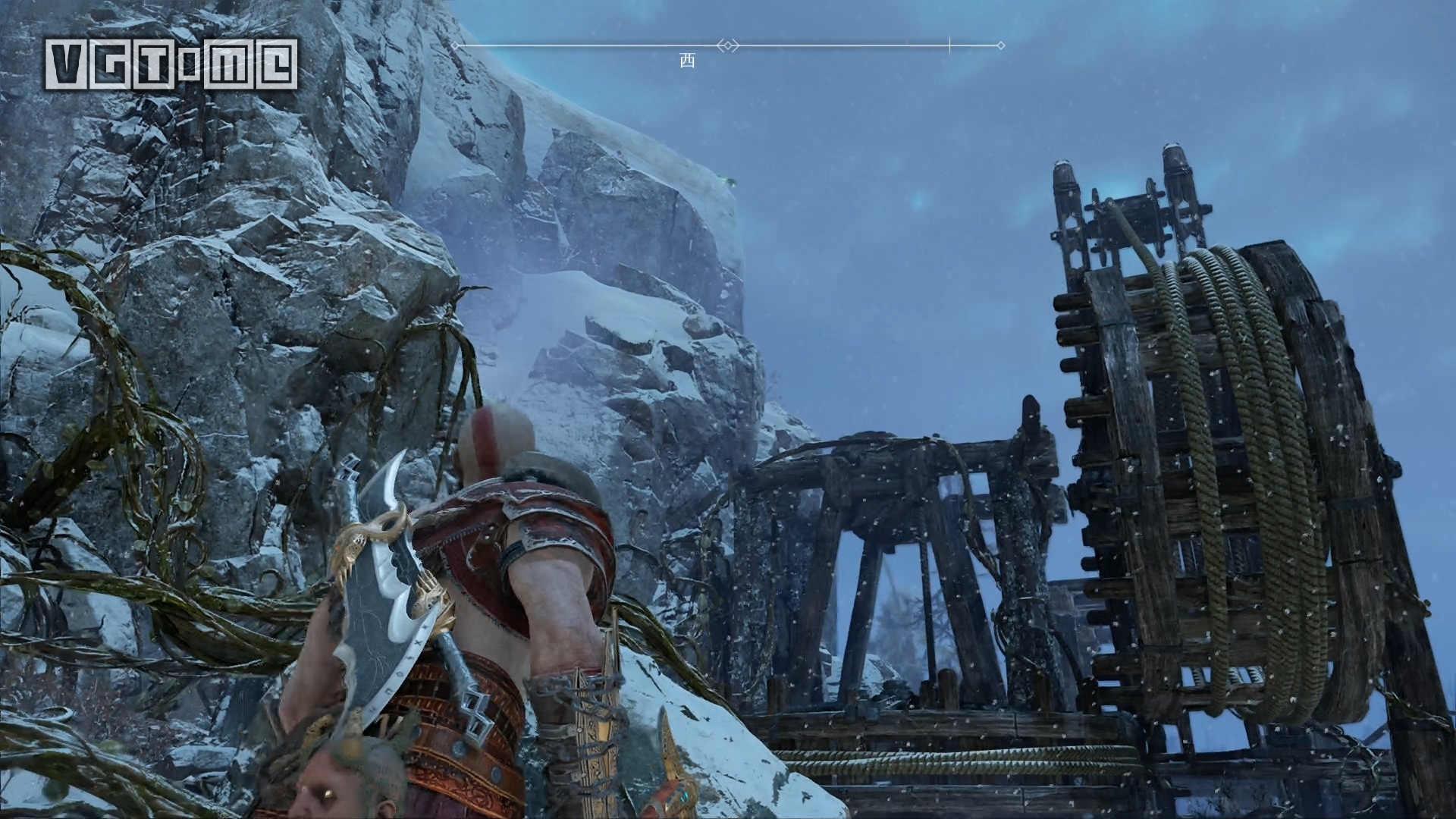Click the compass bar's West marker
The width and height of the screenshot is (1456, 819).
point(686,61)
